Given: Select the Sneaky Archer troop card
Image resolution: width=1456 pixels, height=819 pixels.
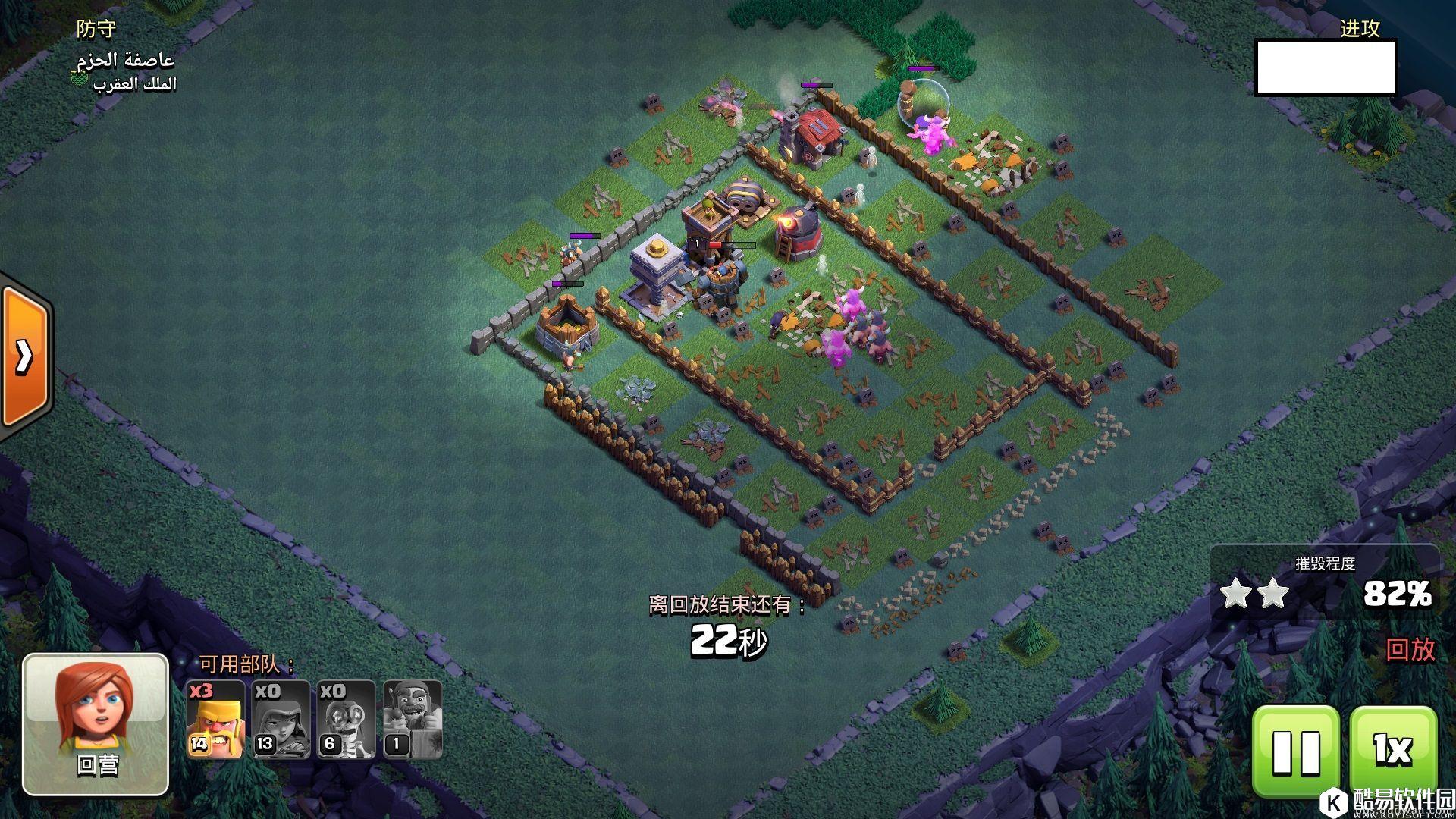Looking at the screenshot, I should coord(281,719).
